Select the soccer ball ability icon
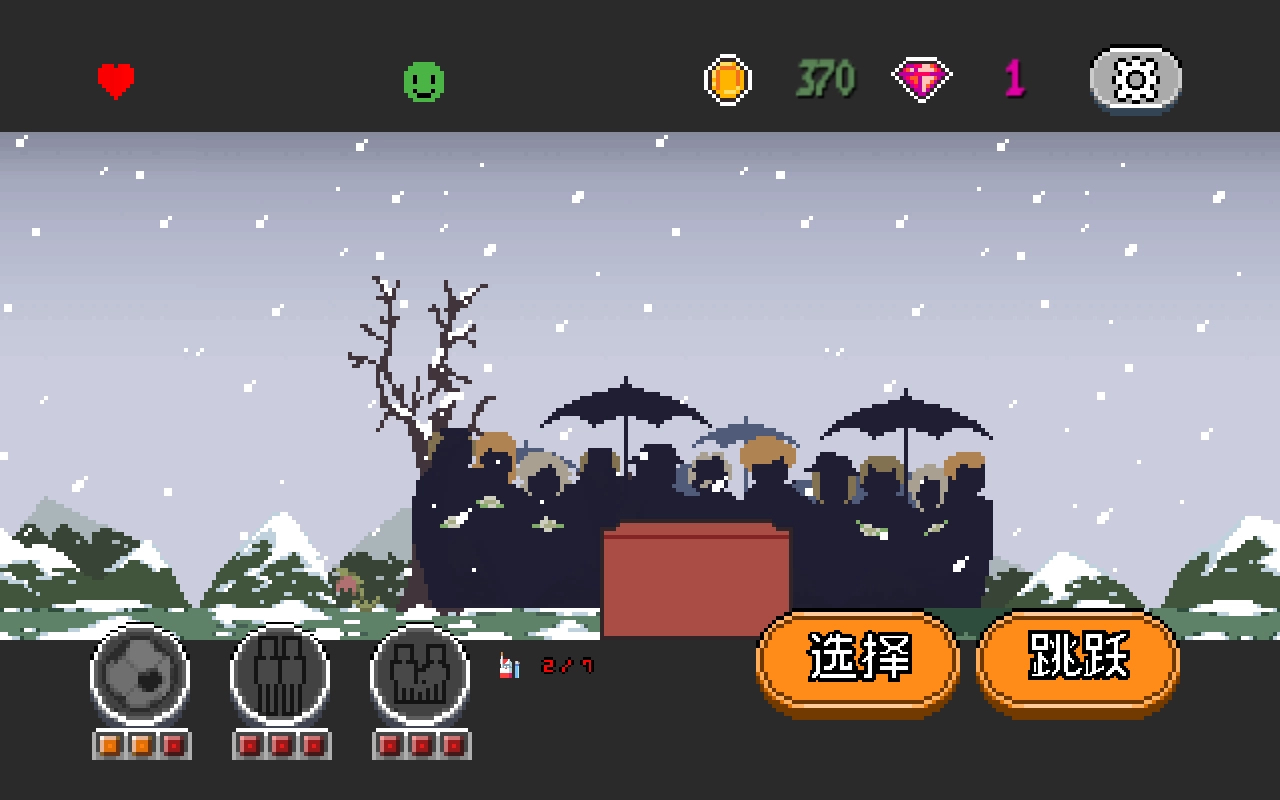Screen dimensions: 1280x800 (140, 675)
